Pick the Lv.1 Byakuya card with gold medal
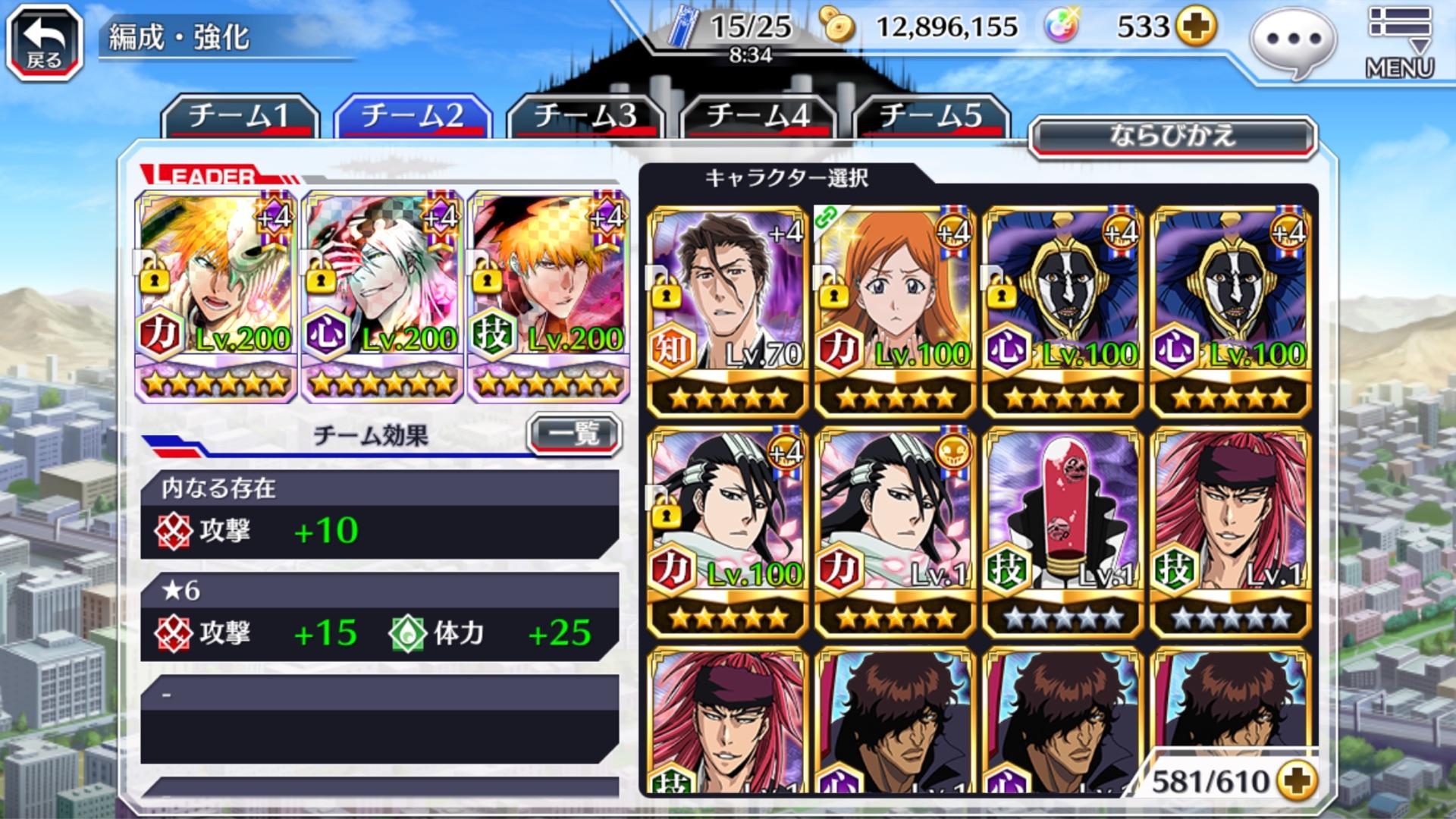 (x=895, y=531)
